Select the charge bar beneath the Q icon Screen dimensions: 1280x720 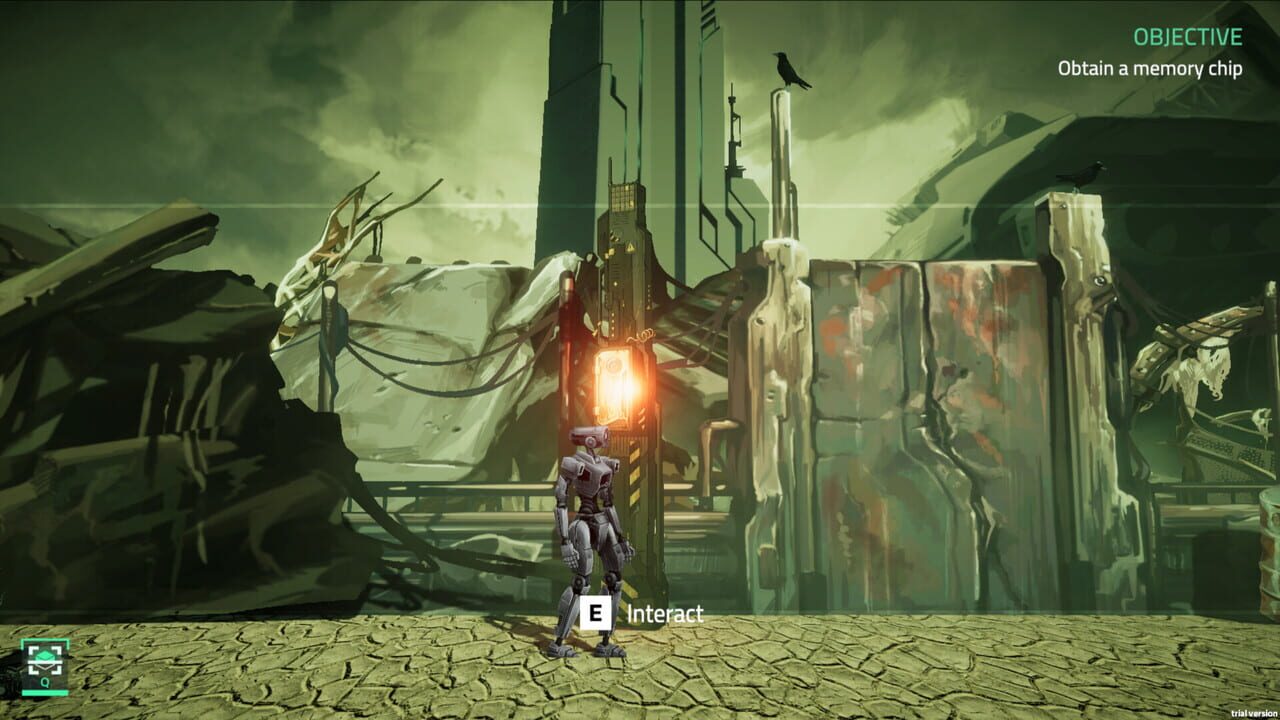click(45, 693)
